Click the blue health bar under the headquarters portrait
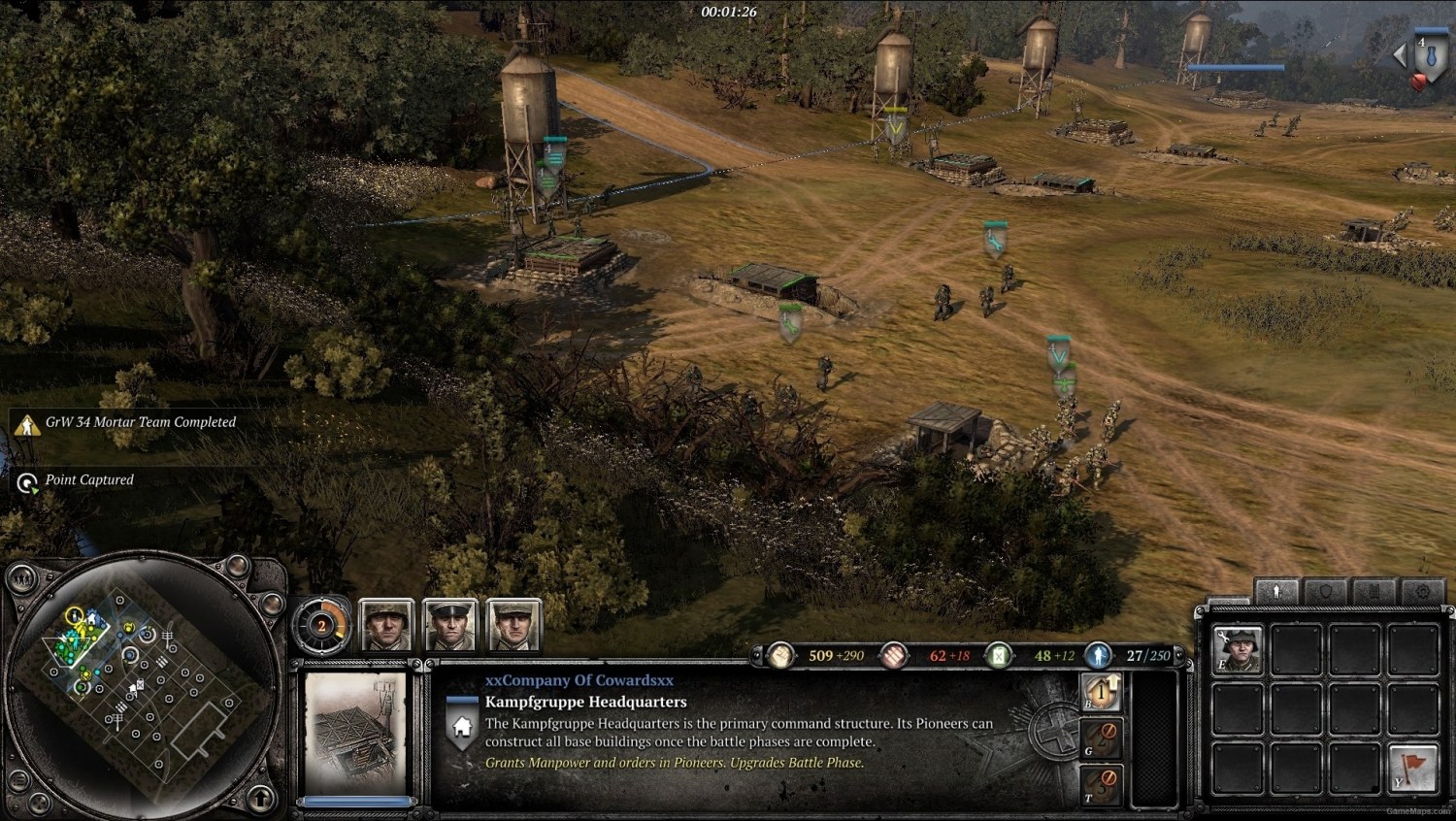Image resolution: width=1456 pixels, height=821 pixels. pyautogui.click(x=355, y=799)
